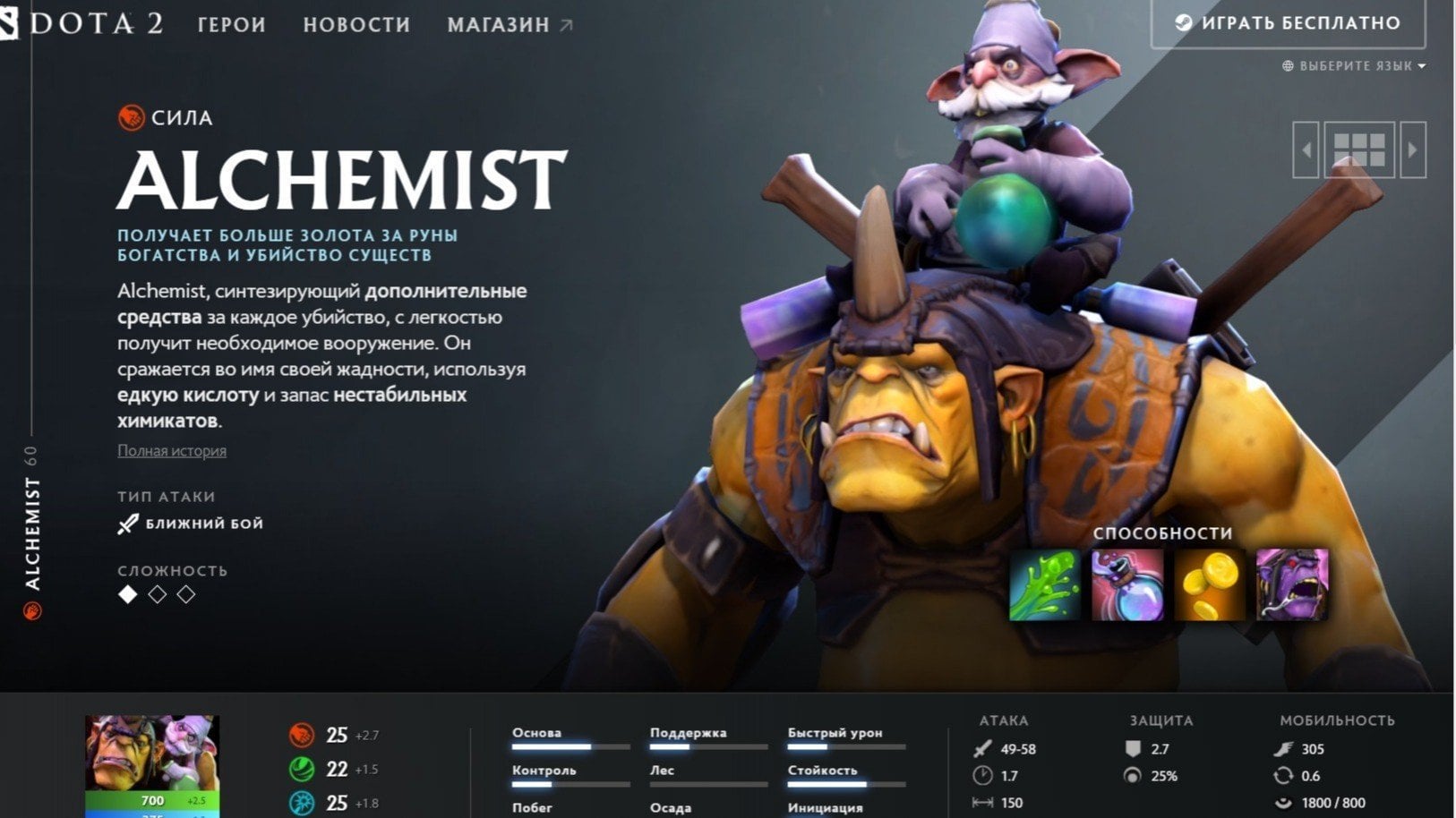Click the blue intelligence attribute icon
The width and height of the screenshot is (1456, 818).
click(300, 802)
